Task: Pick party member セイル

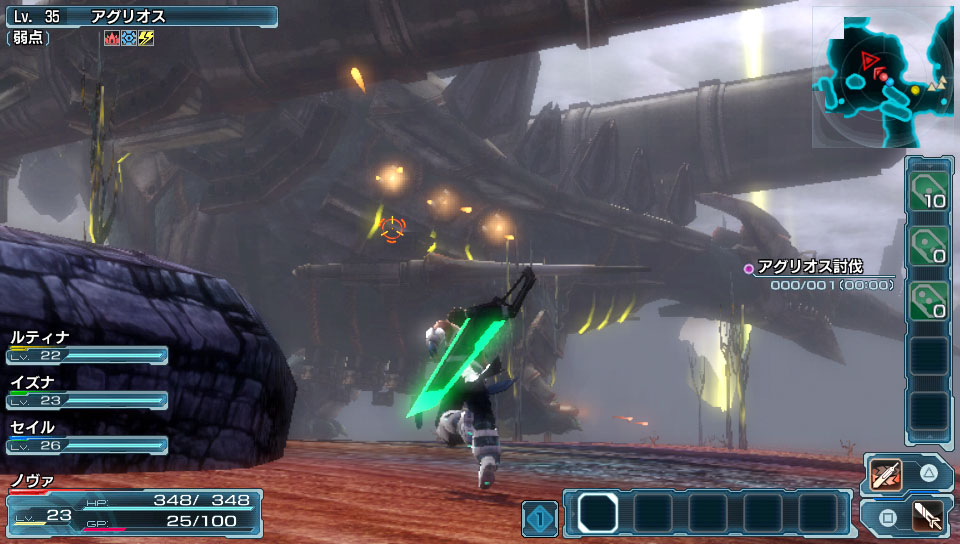Action: (x=86, y=437)
